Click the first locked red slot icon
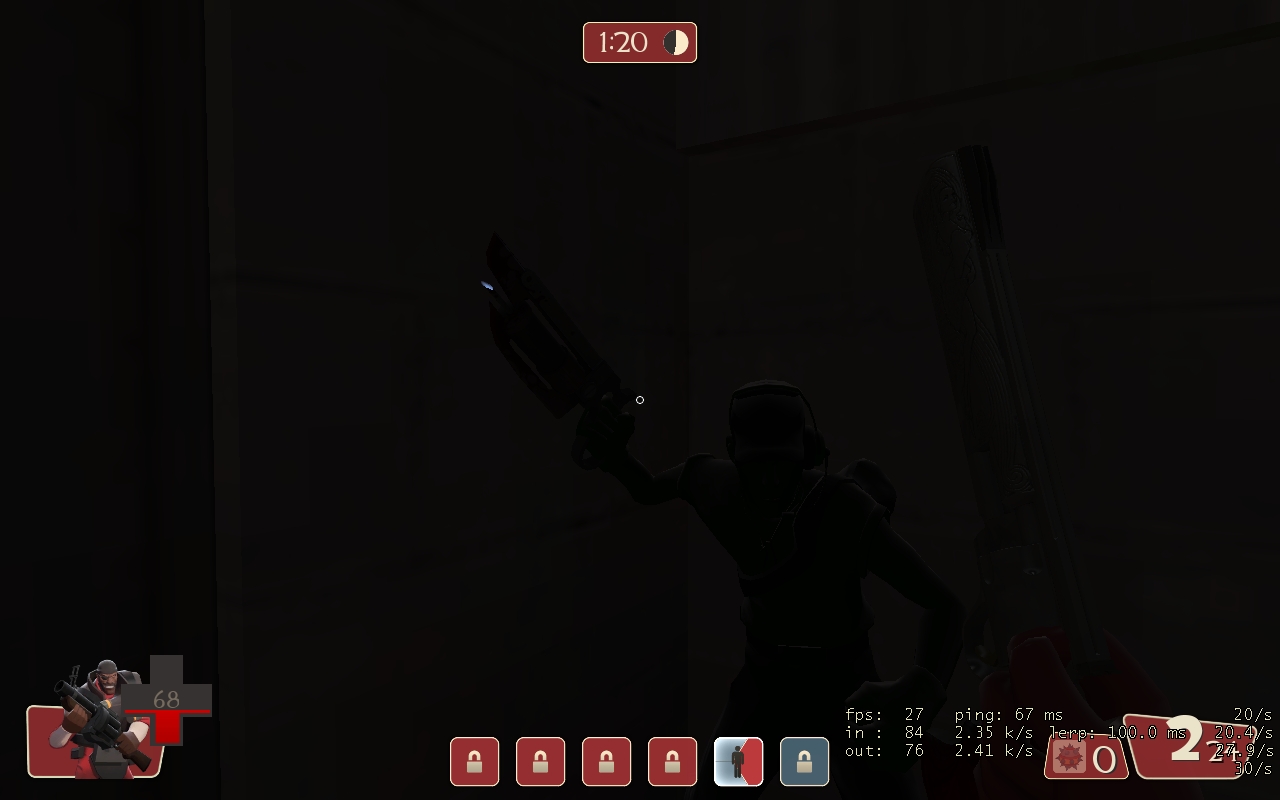Image resolution: width=1280 pixels, height=800 pixels. (474, 761)
